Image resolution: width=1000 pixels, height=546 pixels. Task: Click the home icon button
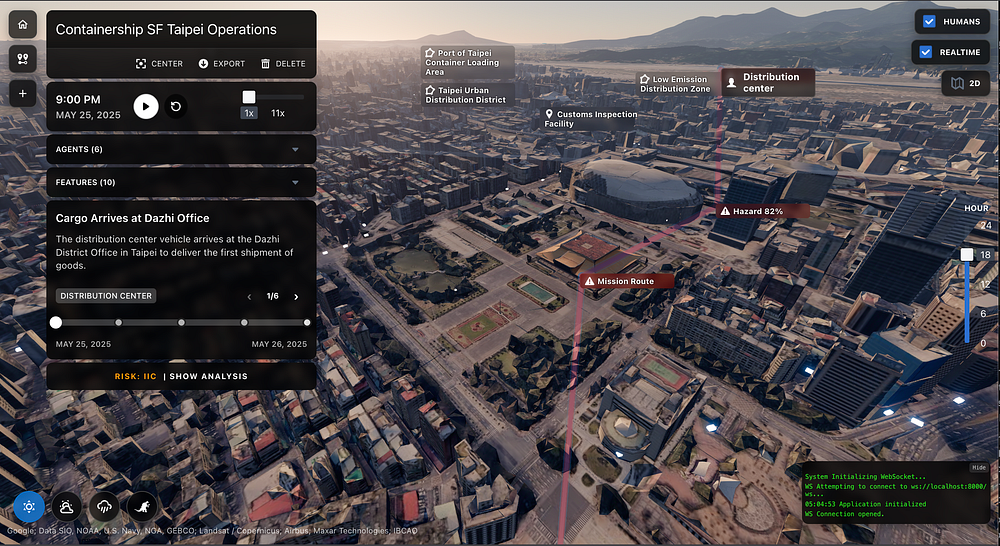[x=23, y=25]
